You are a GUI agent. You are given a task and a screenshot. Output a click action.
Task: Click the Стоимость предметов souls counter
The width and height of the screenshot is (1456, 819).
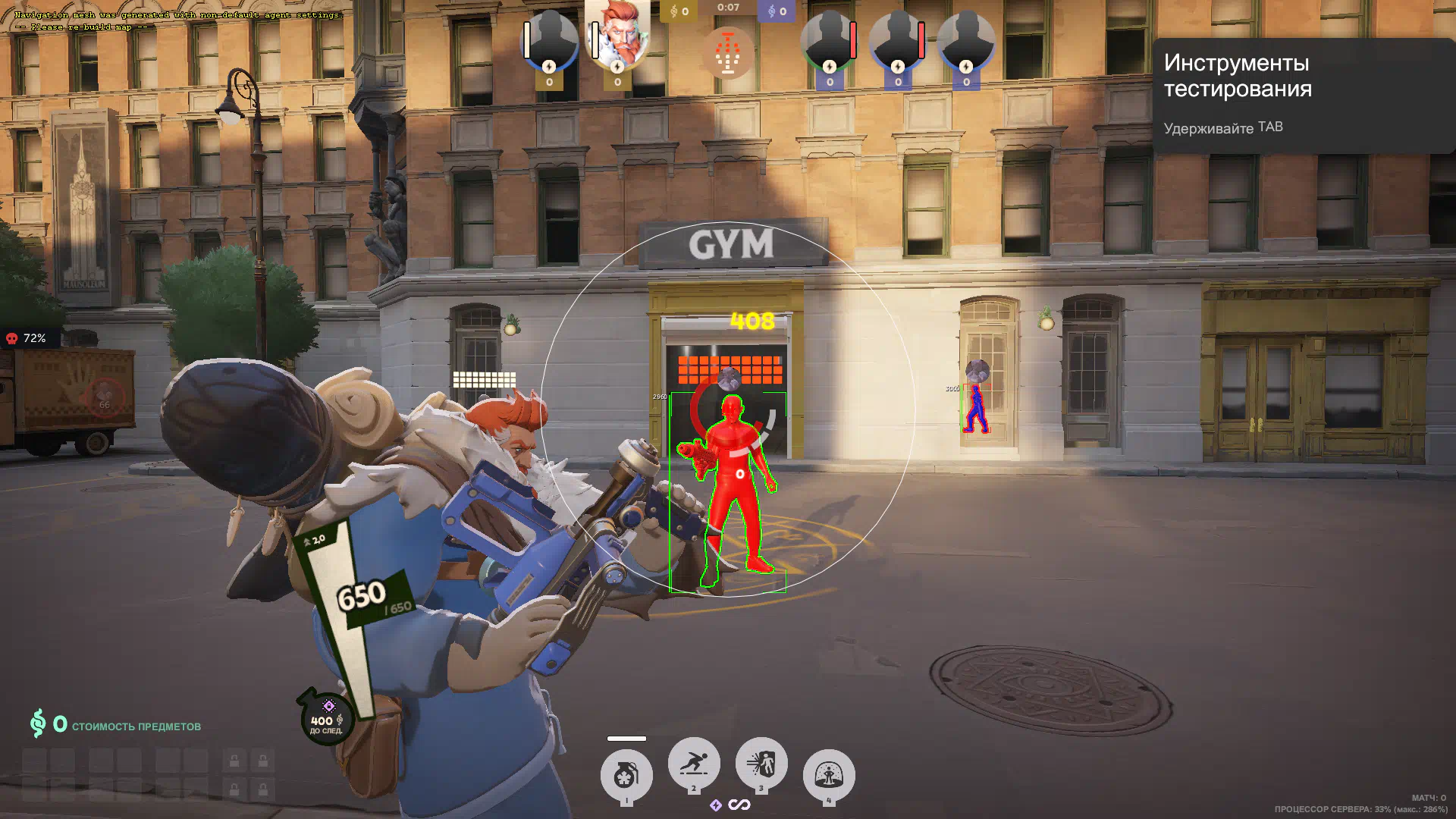(x=115, y=725)
